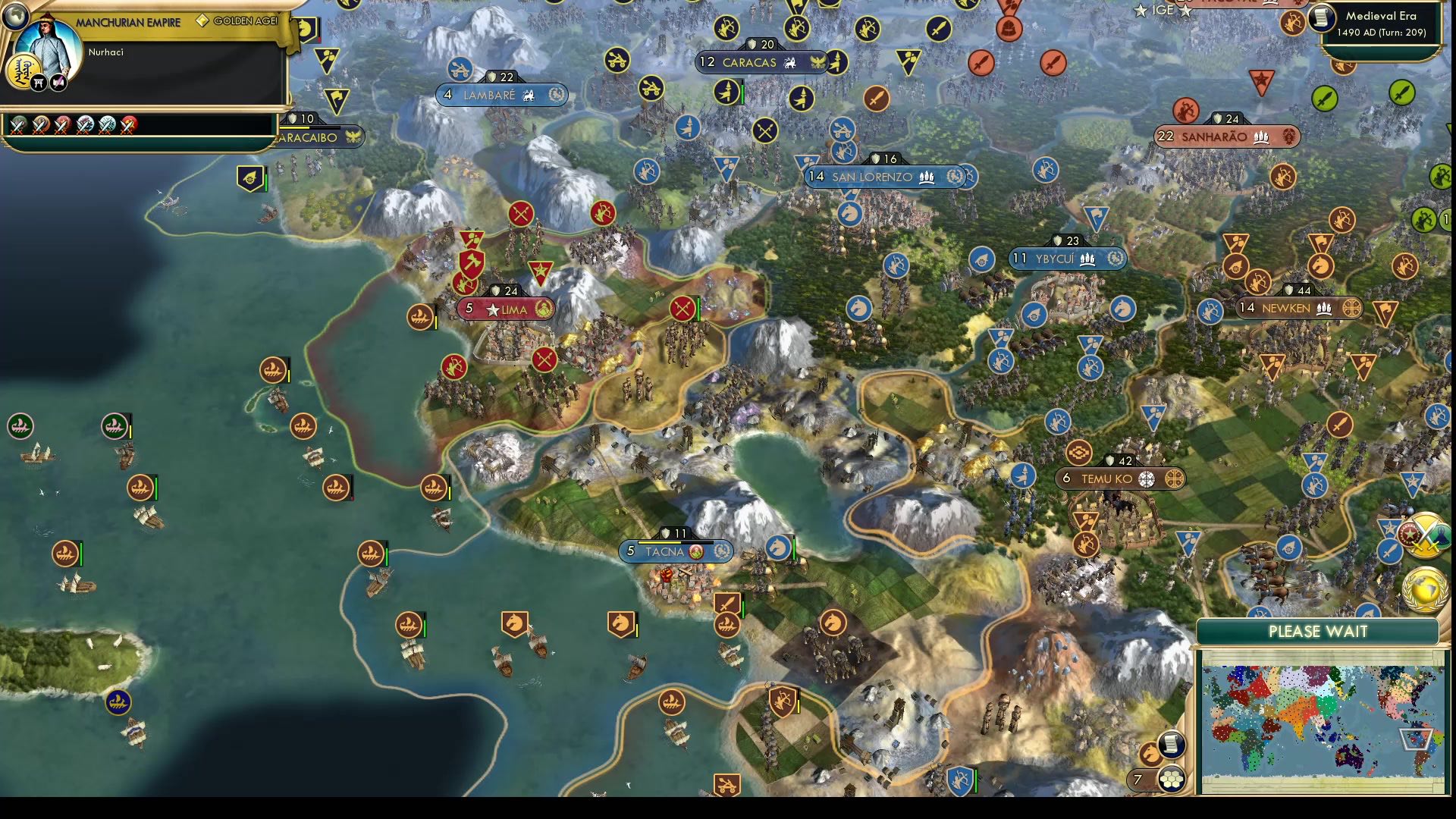Image resolution: width=1456 pixels, height=819 pixels.
Task: Select the Lima city banner
Action: [504, 309]
